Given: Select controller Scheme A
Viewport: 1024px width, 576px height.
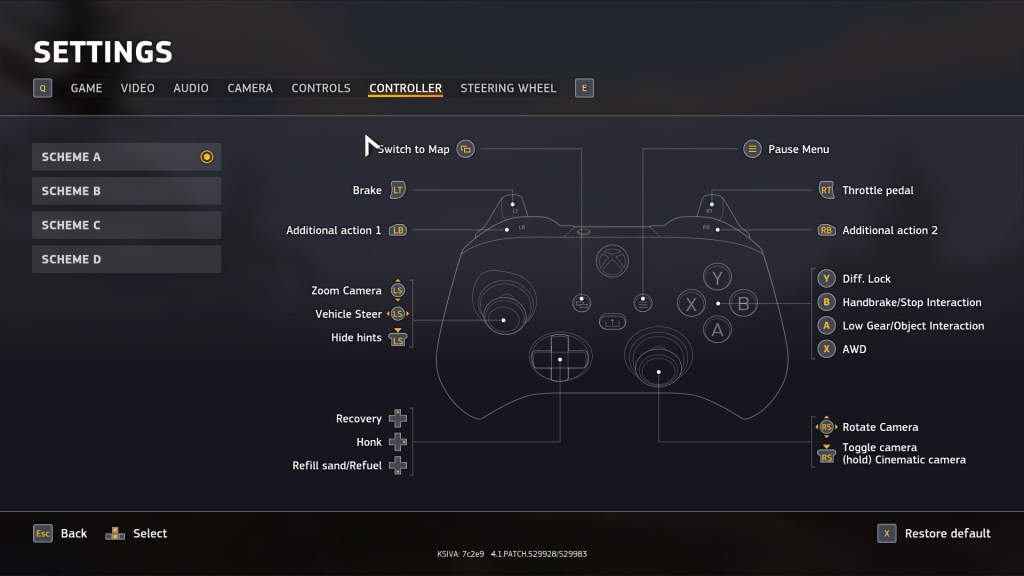Looking at the screenshot, I should tap(126, 157).
